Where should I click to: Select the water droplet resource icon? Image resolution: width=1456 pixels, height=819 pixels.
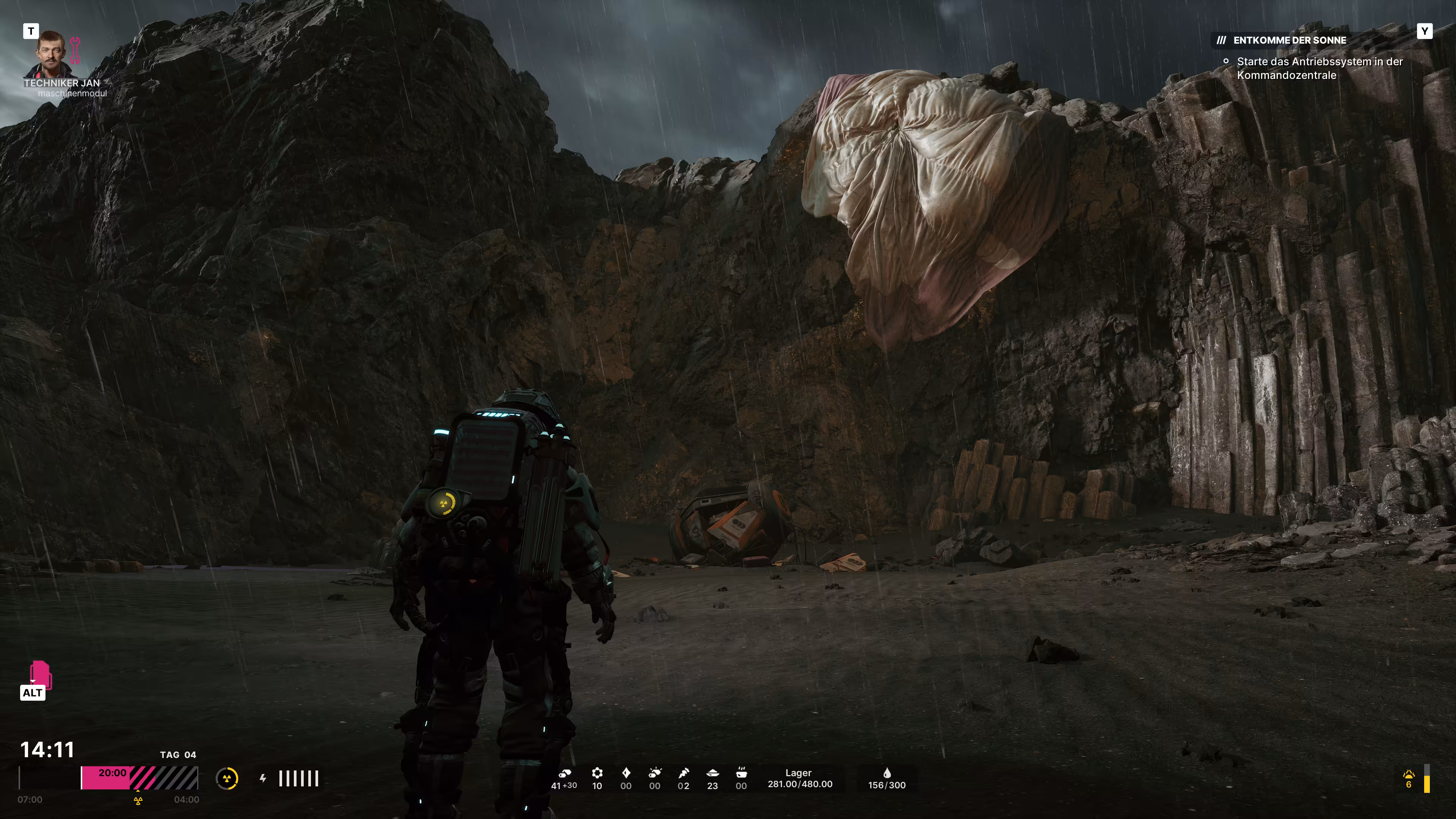click(887, 773)
